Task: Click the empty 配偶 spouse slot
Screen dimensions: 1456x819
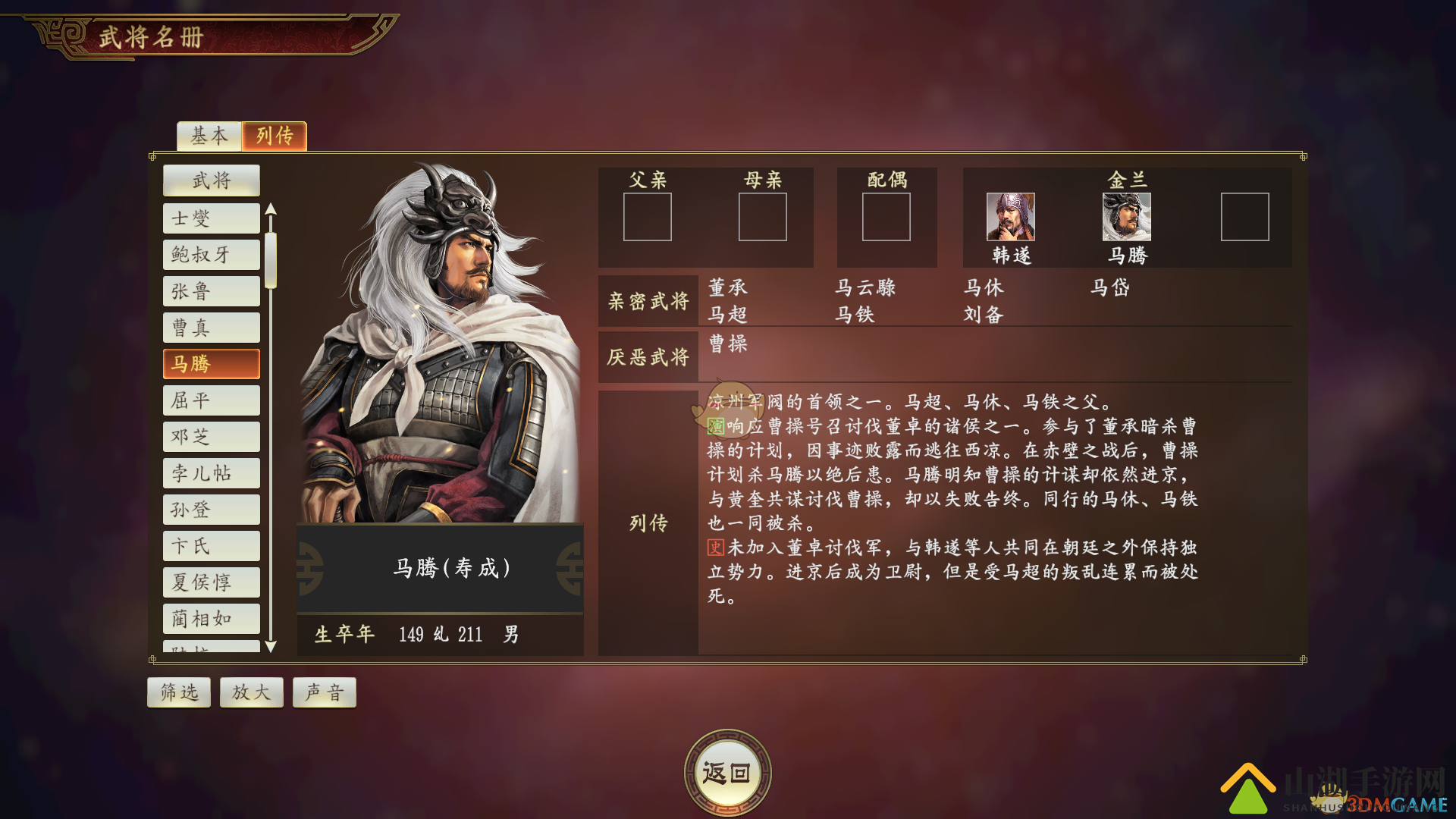Action: point(886,218)
